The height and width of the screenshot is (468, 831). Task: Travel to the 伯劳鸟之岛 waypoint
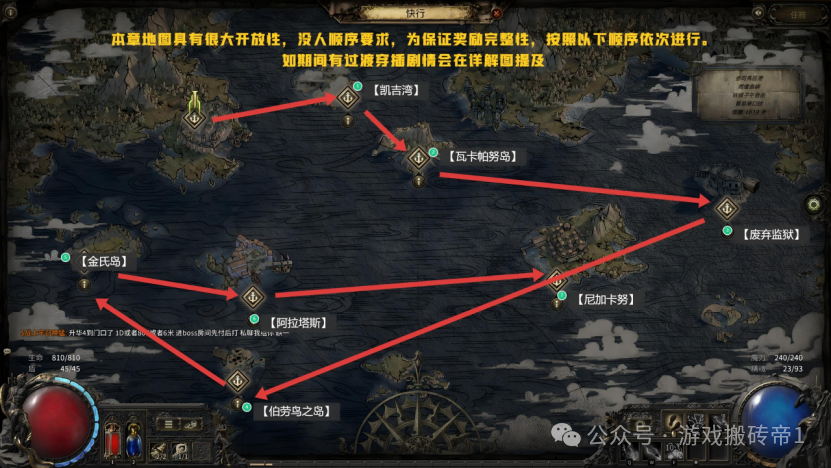tap(237, 380)
